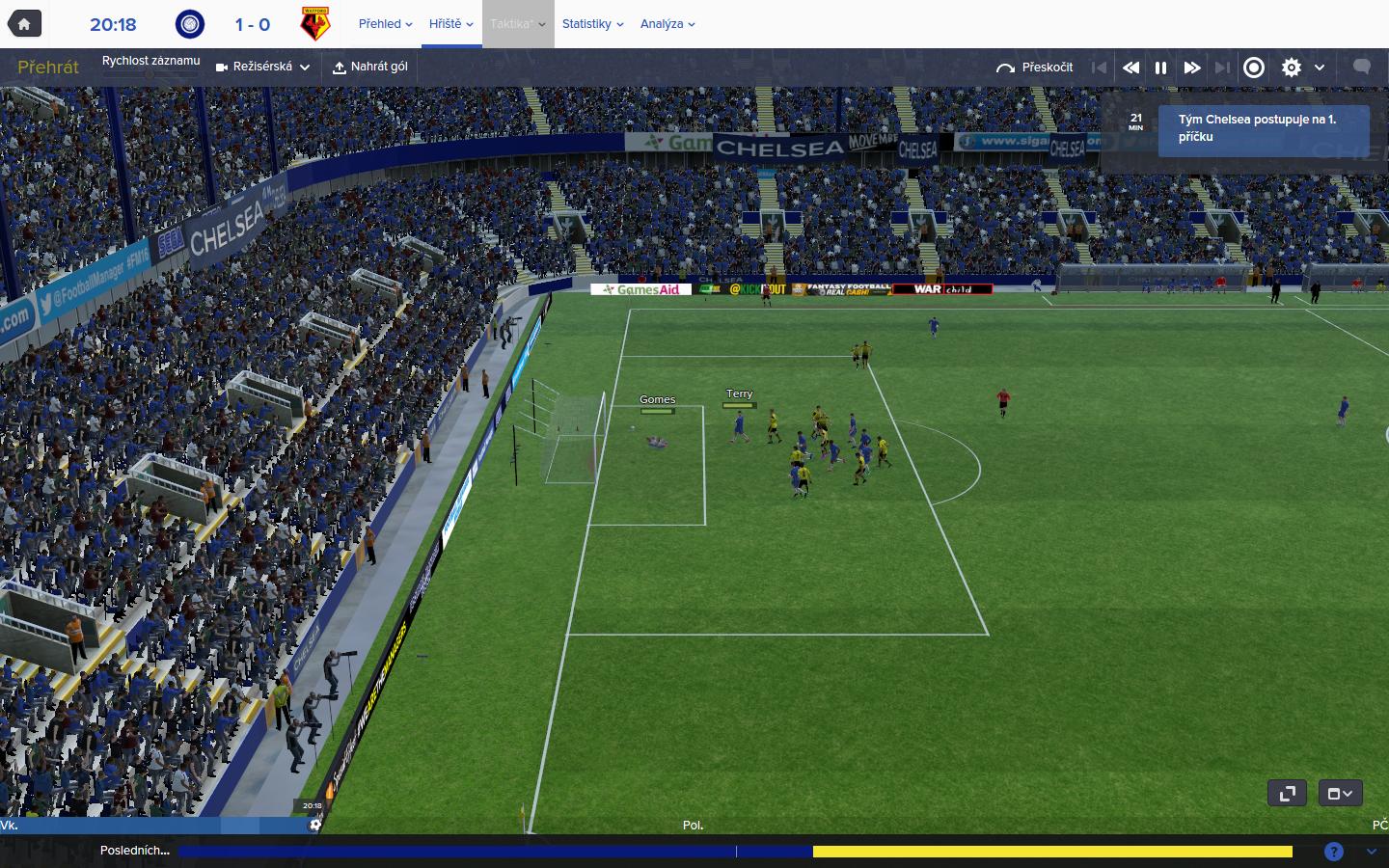Image resolution: width=1389 pixels, height=868 pixels.
Task: Open the speech bubble comments icon
Action: click(1362, 67)
